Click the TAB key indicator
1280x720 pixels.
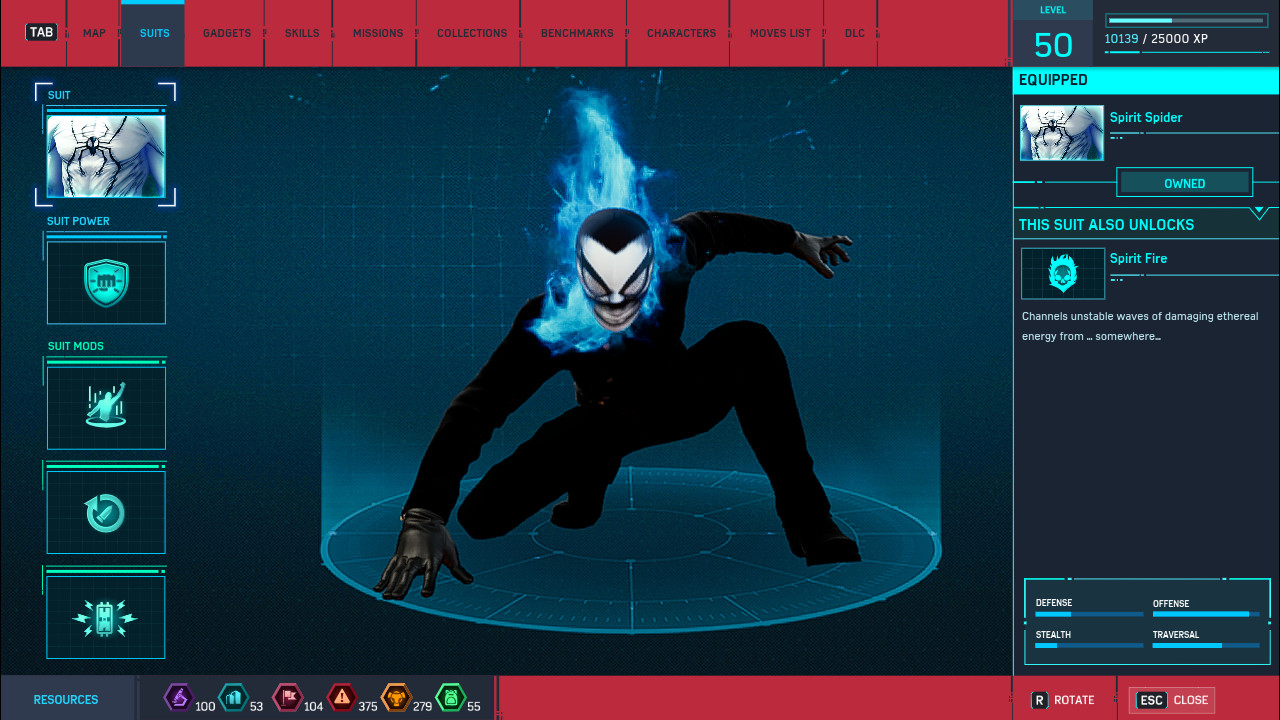click(x=41, y=31)
